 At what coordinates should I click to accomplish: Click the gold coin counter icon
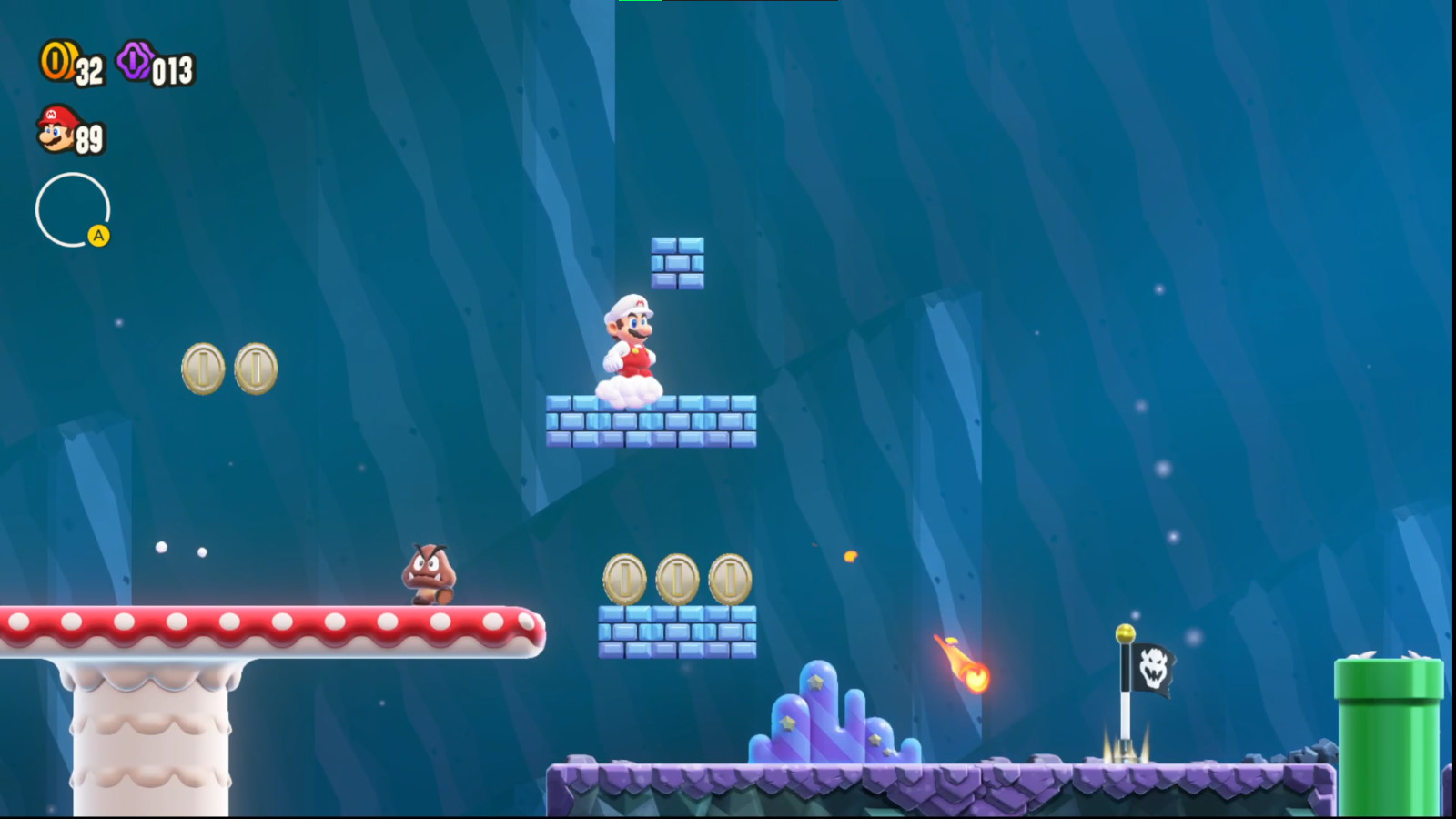(x=56, y=60)
